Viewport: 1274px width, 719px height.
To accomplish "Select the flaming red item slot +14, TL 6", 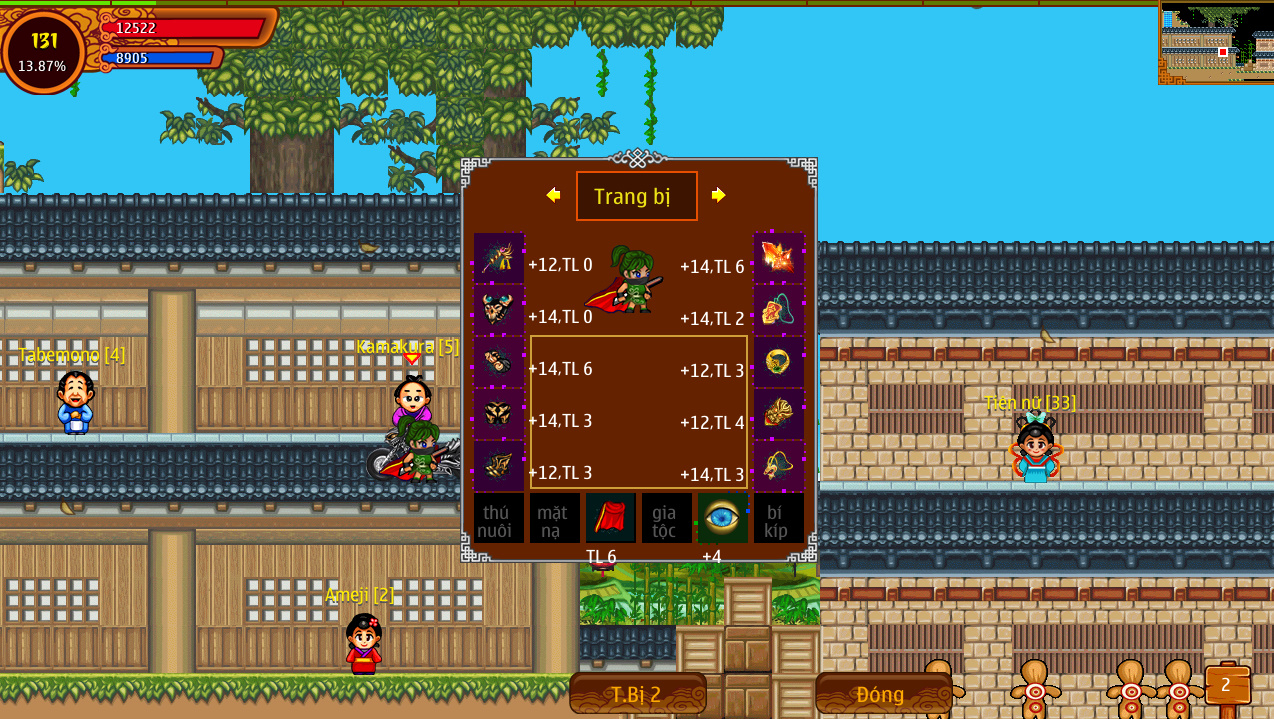I will tap(778, 259).
